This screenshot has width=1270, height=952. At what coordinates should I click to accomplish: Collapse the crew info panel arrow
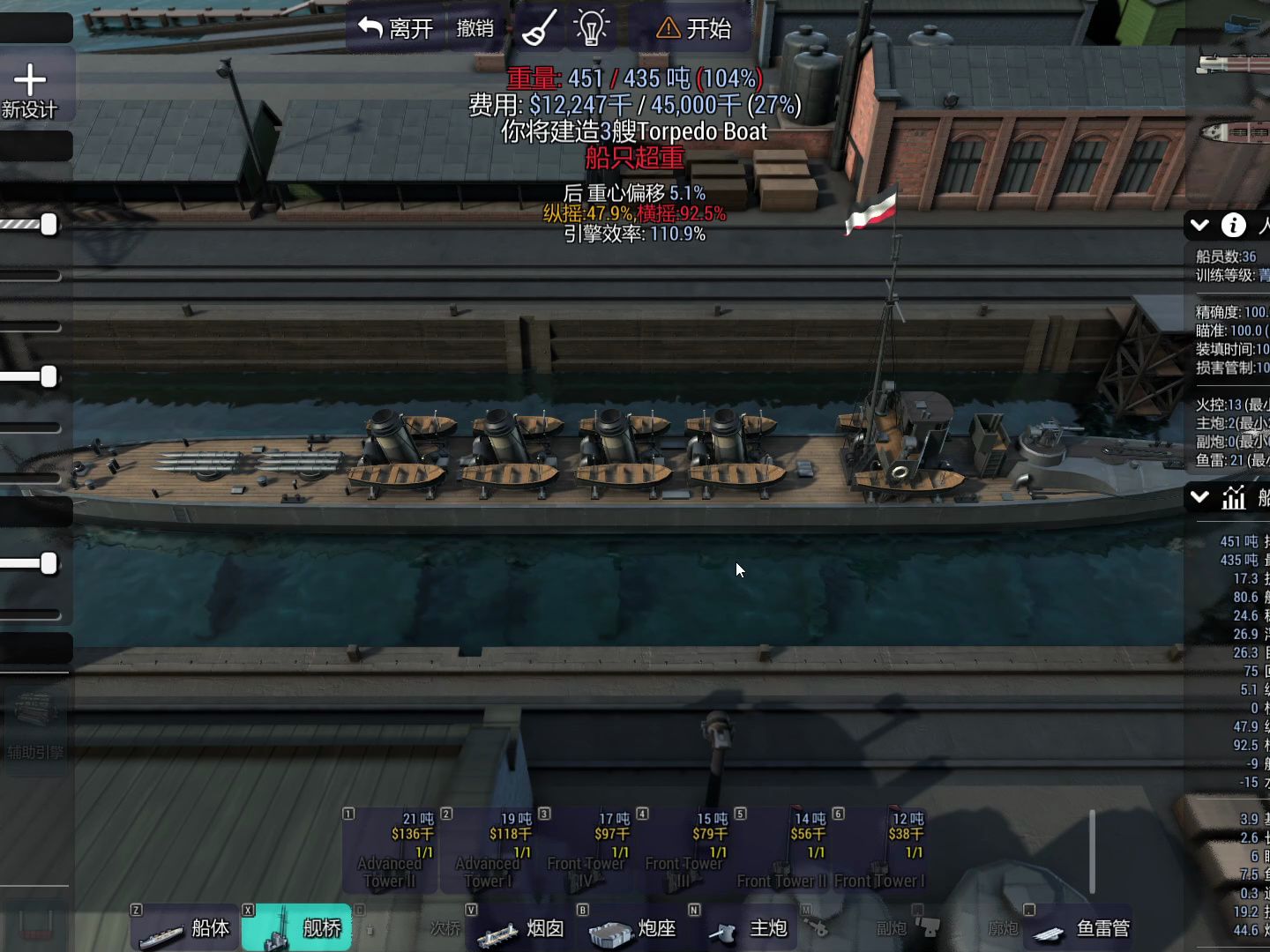[1199, 226]
